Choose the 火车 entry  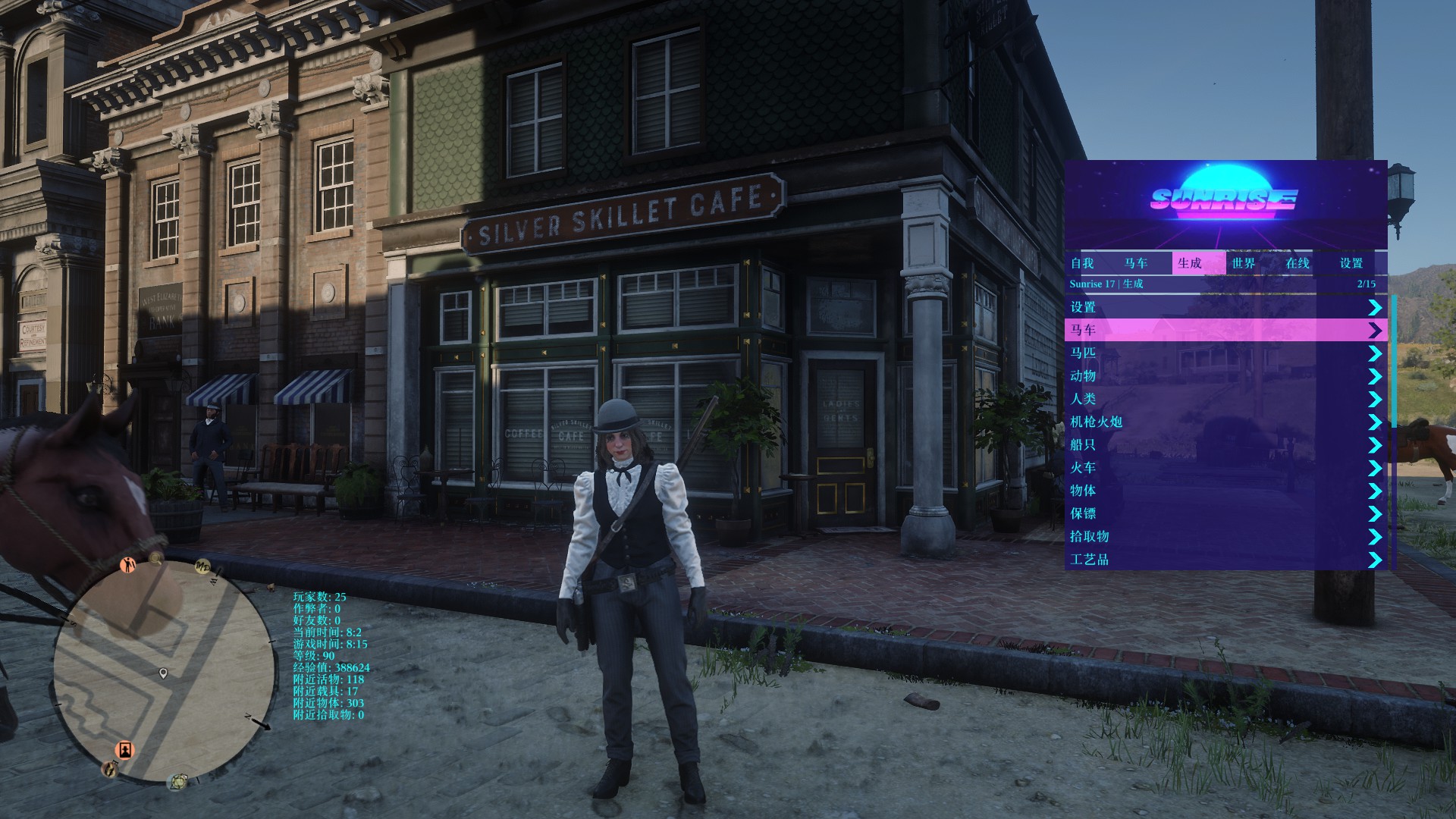(1225, 468)
